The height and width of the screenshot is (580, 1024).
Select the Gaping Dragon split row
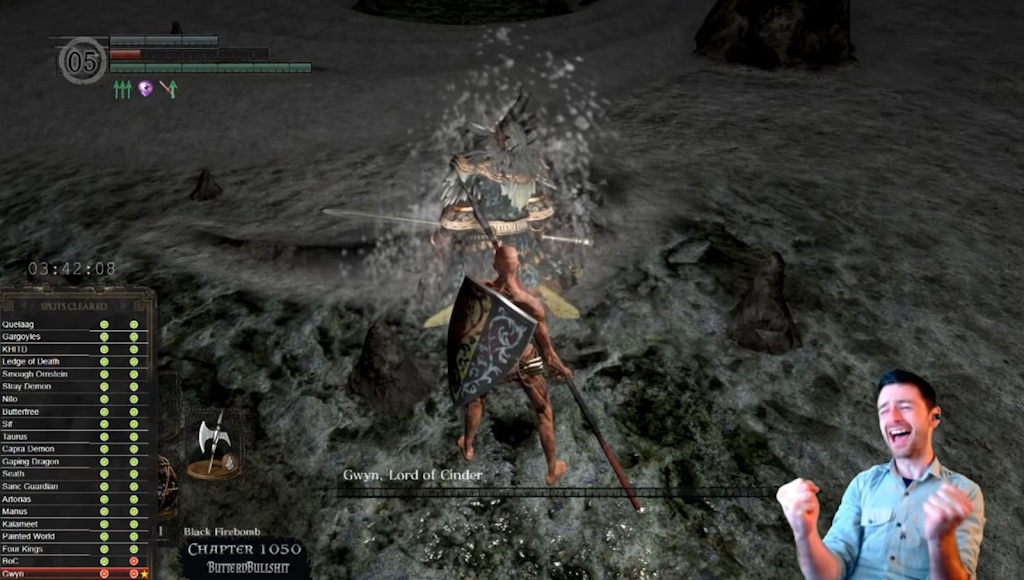coord(74,462)
